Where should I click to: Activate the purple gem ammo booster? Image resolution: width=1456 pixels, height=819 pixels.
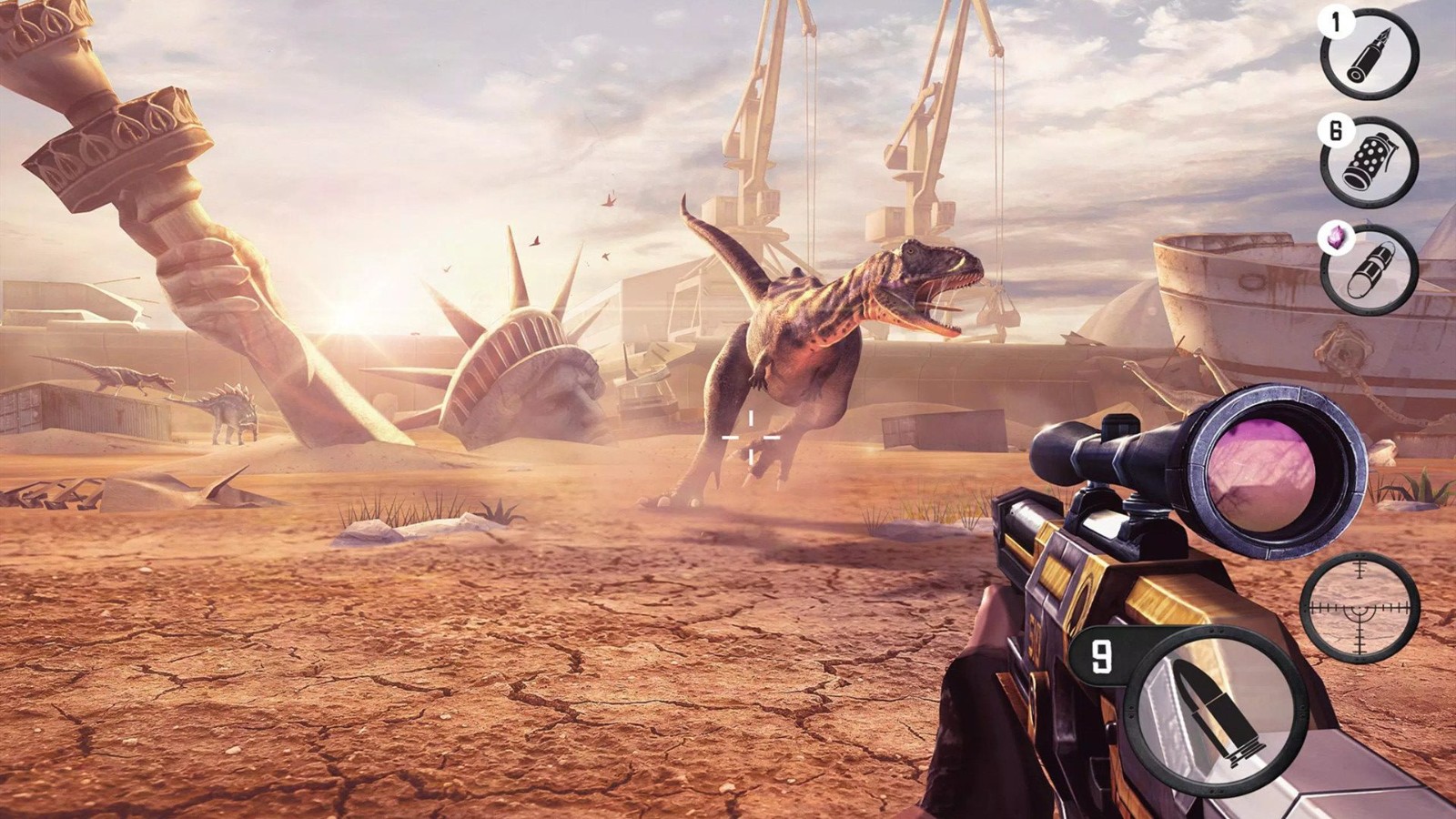(1370, 269)
